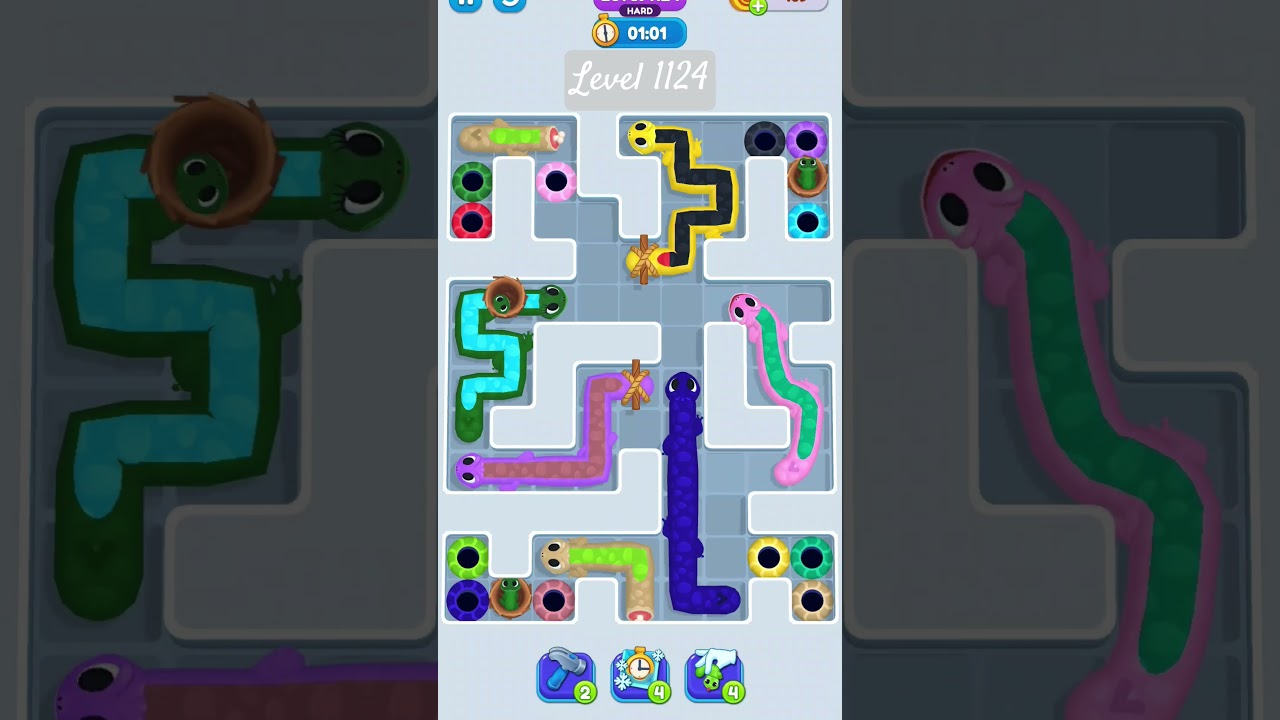Click the stopwatch icon beside the timer
1280x720 pixels.
pos(607,32)
